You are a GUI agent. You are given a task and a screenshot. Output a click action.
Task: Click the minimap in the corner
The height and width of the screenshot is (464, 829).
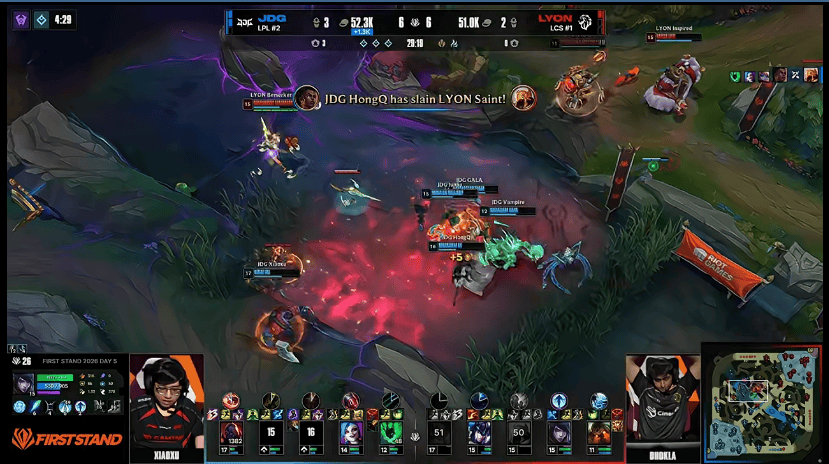click(x=764, y=402)
